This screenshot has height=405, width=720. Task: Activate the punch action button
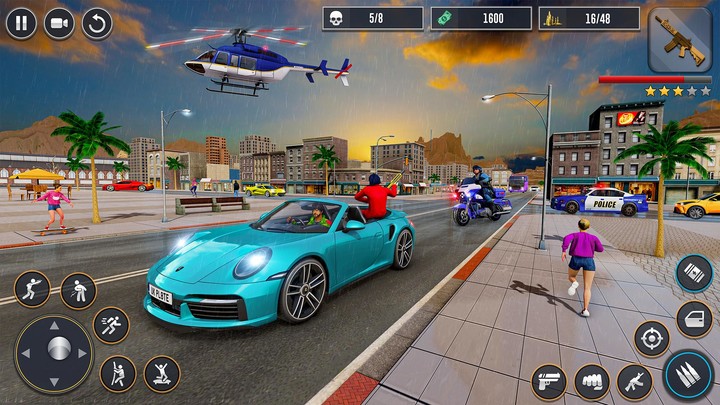[x=32, y=290]
